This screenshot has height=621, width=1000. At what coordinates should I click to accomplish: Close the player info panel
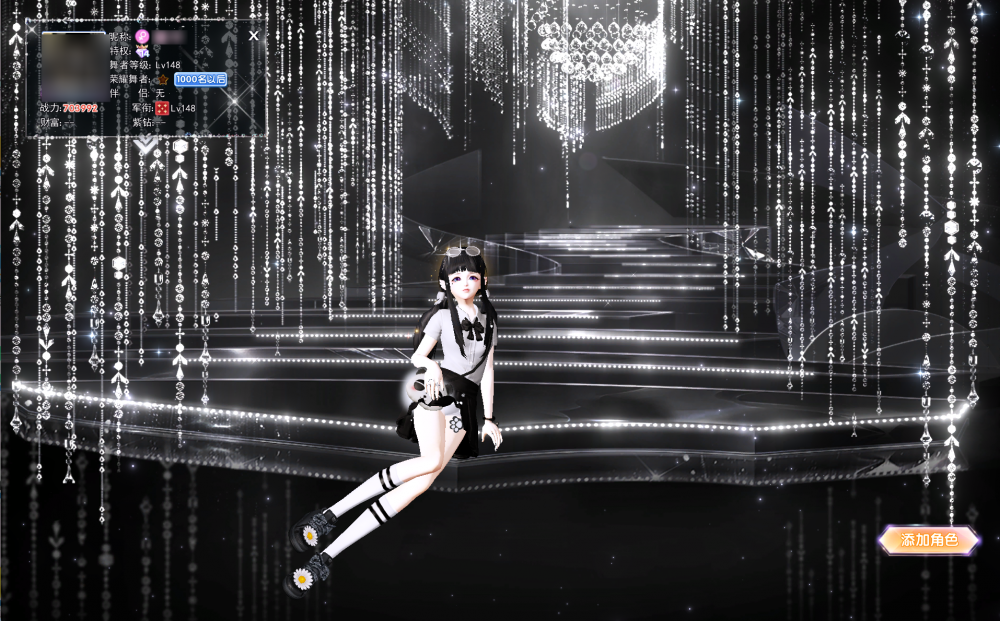click(253, 35)
